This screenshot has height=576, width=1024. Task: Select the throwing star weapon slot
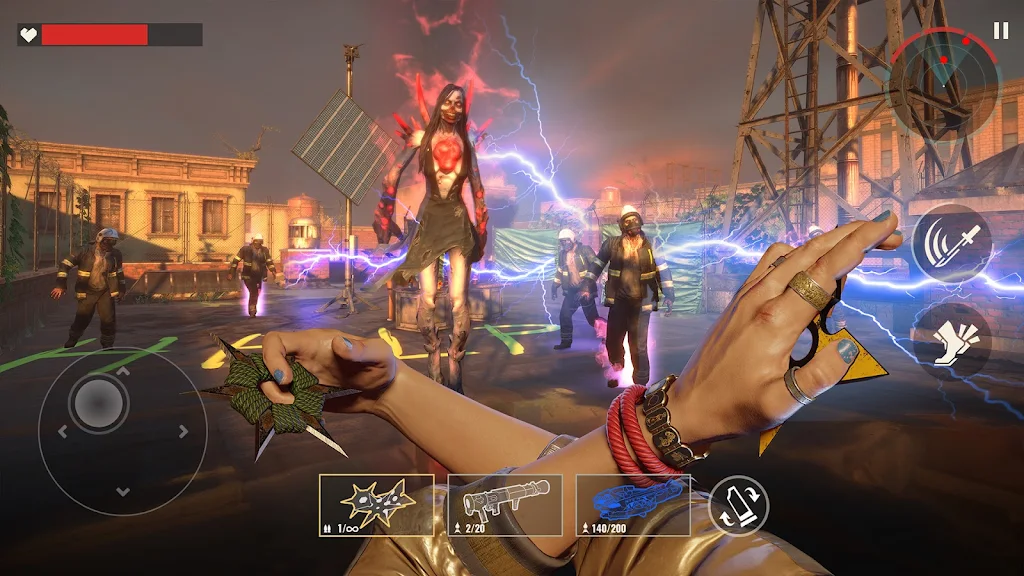tap(376, 505)
